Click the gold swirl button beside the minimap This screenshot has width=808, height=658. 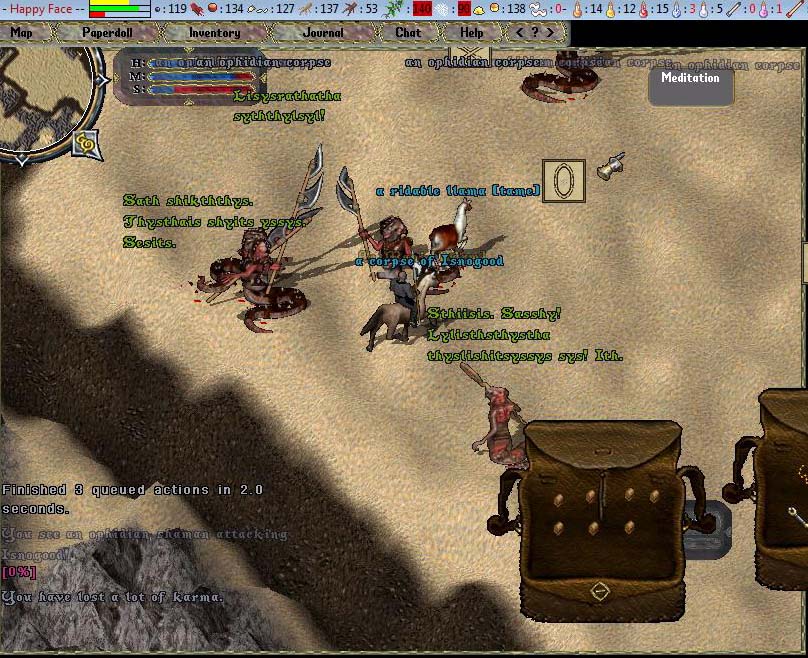pos(86,145)
